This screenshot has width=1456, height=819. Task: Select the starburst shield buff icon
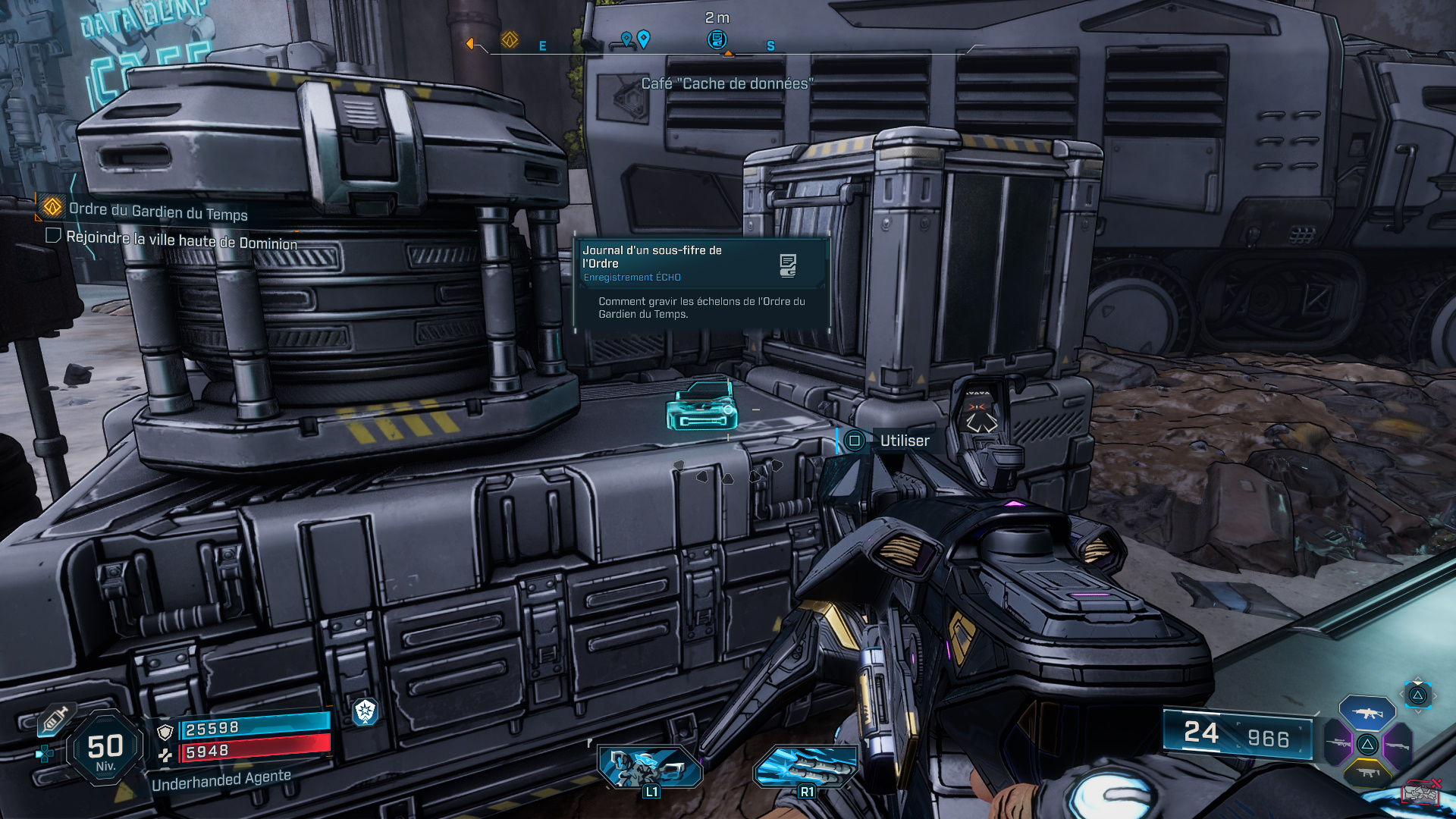click(366, 711)
